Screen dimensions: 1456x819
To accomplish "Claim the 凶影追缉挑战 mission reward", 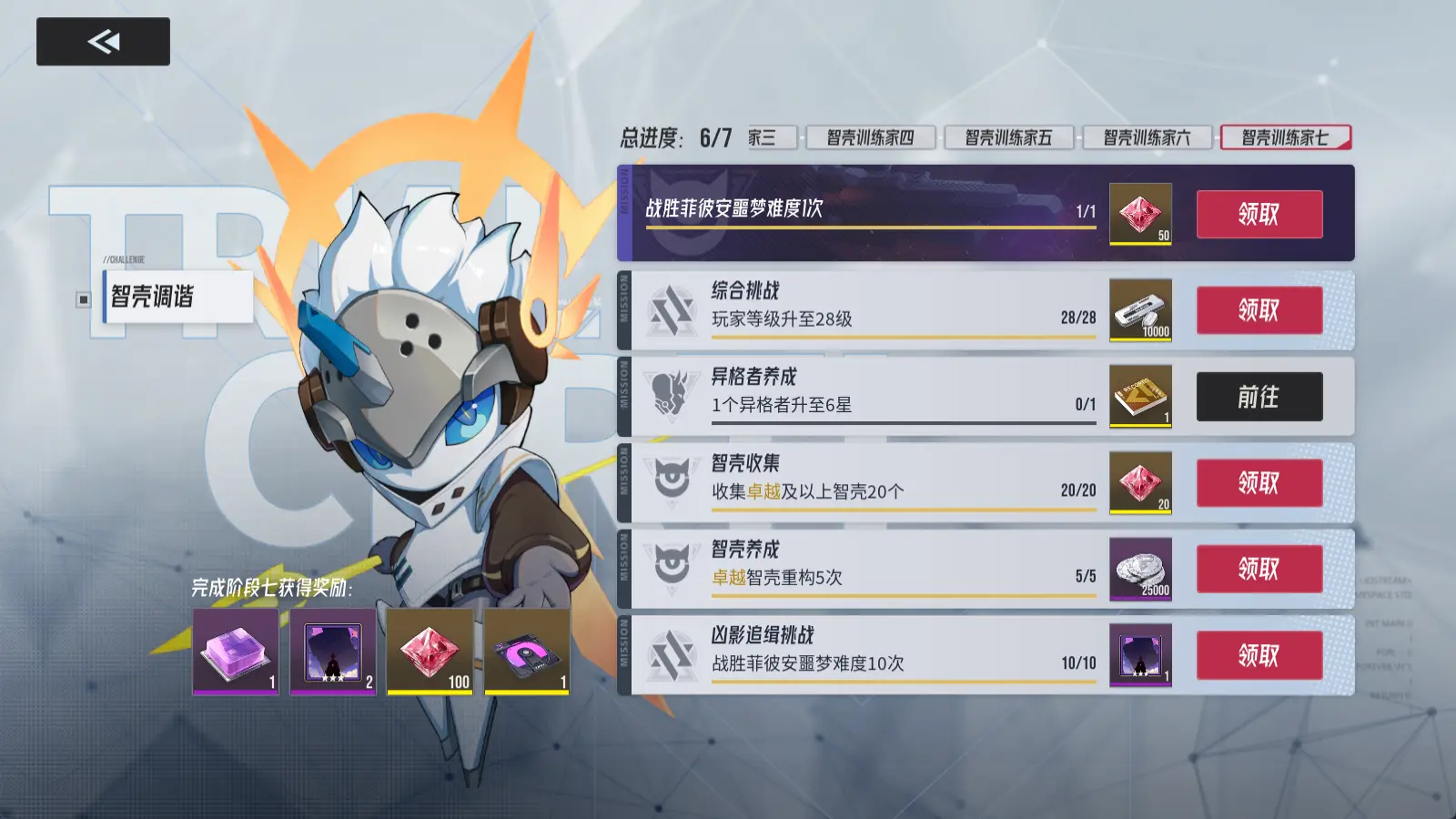I will (1259, 655).
